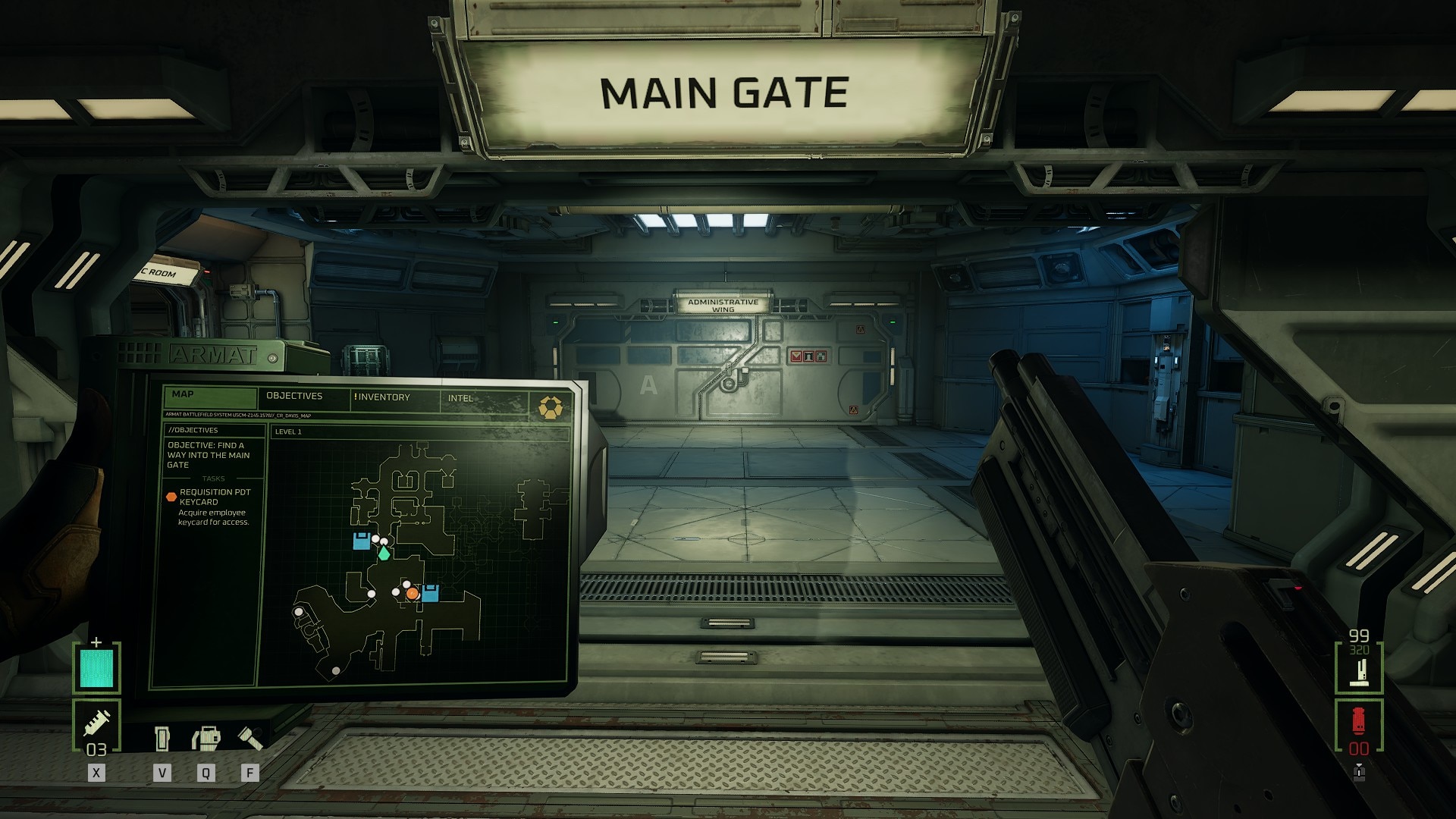Click the green player arrow on the map
The height and width of the screenshot is (819, 1456).
coord(384,554)
